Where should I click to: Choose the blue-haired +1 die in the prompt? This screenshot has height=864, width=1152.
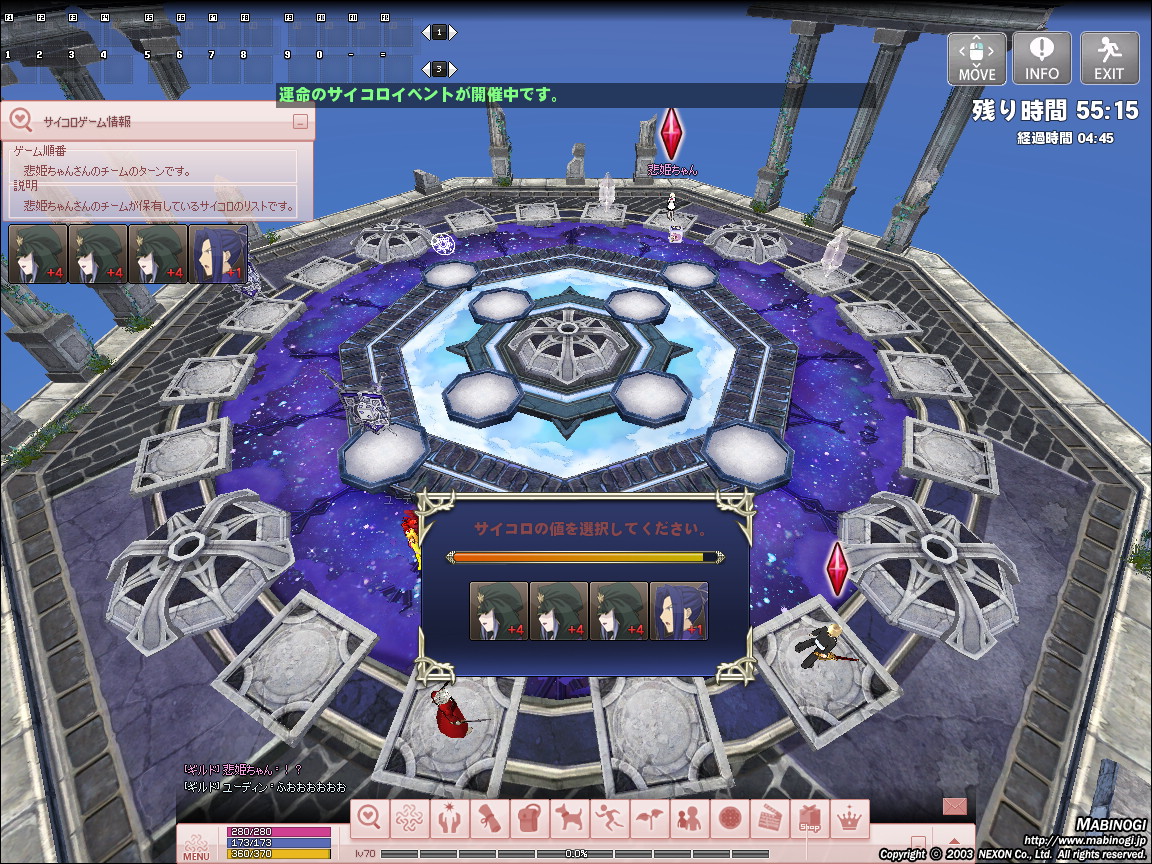click(679, 611)
